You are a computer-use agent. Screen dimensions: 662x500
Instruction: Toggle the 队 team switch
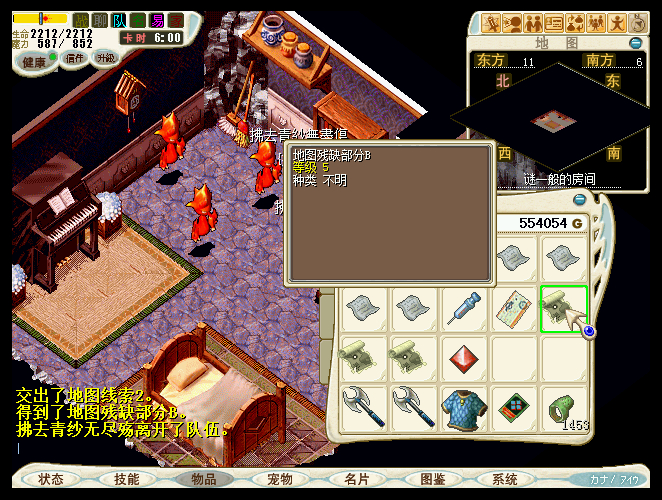119,20
